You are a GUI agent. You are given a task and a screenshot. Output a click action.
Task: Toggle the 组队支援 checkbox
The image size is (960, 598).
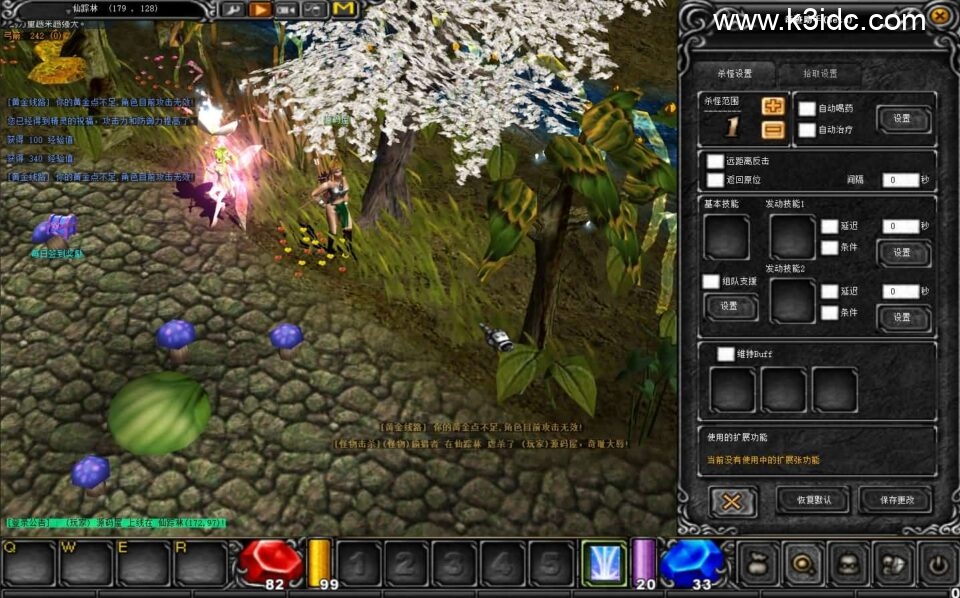tap(711, 282)
